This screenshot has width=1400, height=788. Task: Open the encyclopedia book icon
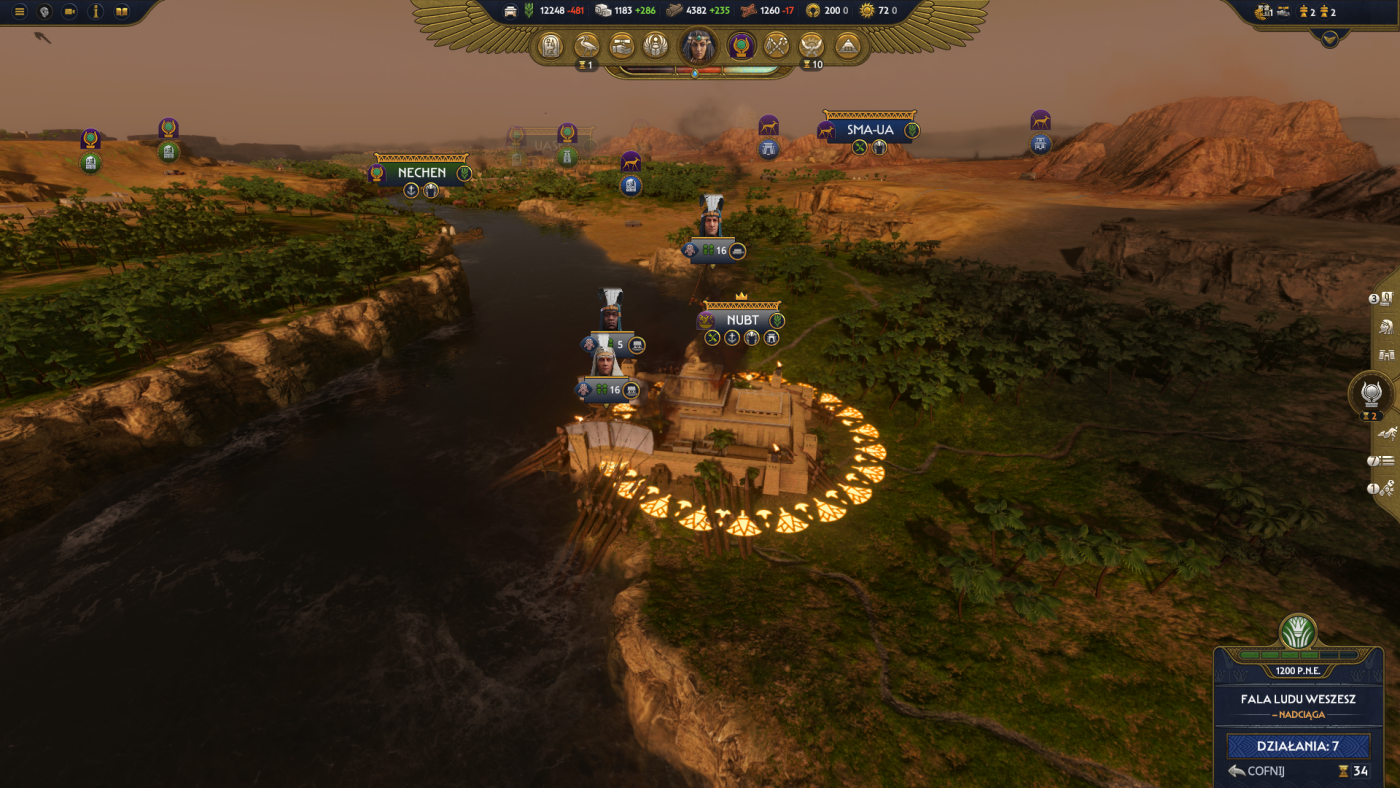tap(122, 12)
